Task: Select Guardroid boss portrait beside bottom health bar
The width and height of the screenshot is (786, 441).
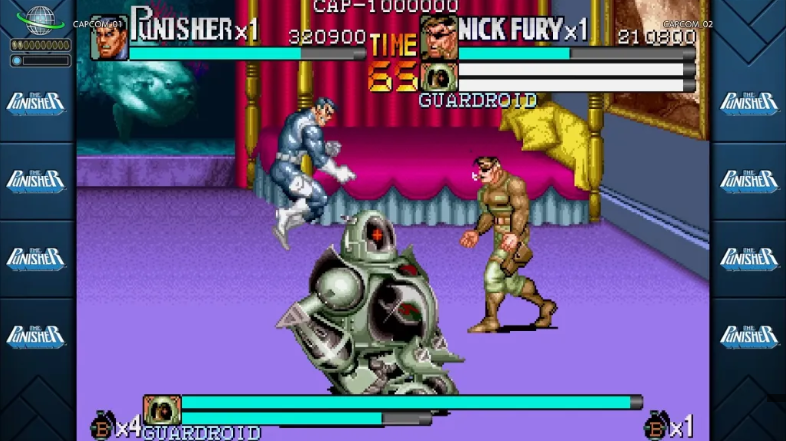Action: (x=161, y=410)
